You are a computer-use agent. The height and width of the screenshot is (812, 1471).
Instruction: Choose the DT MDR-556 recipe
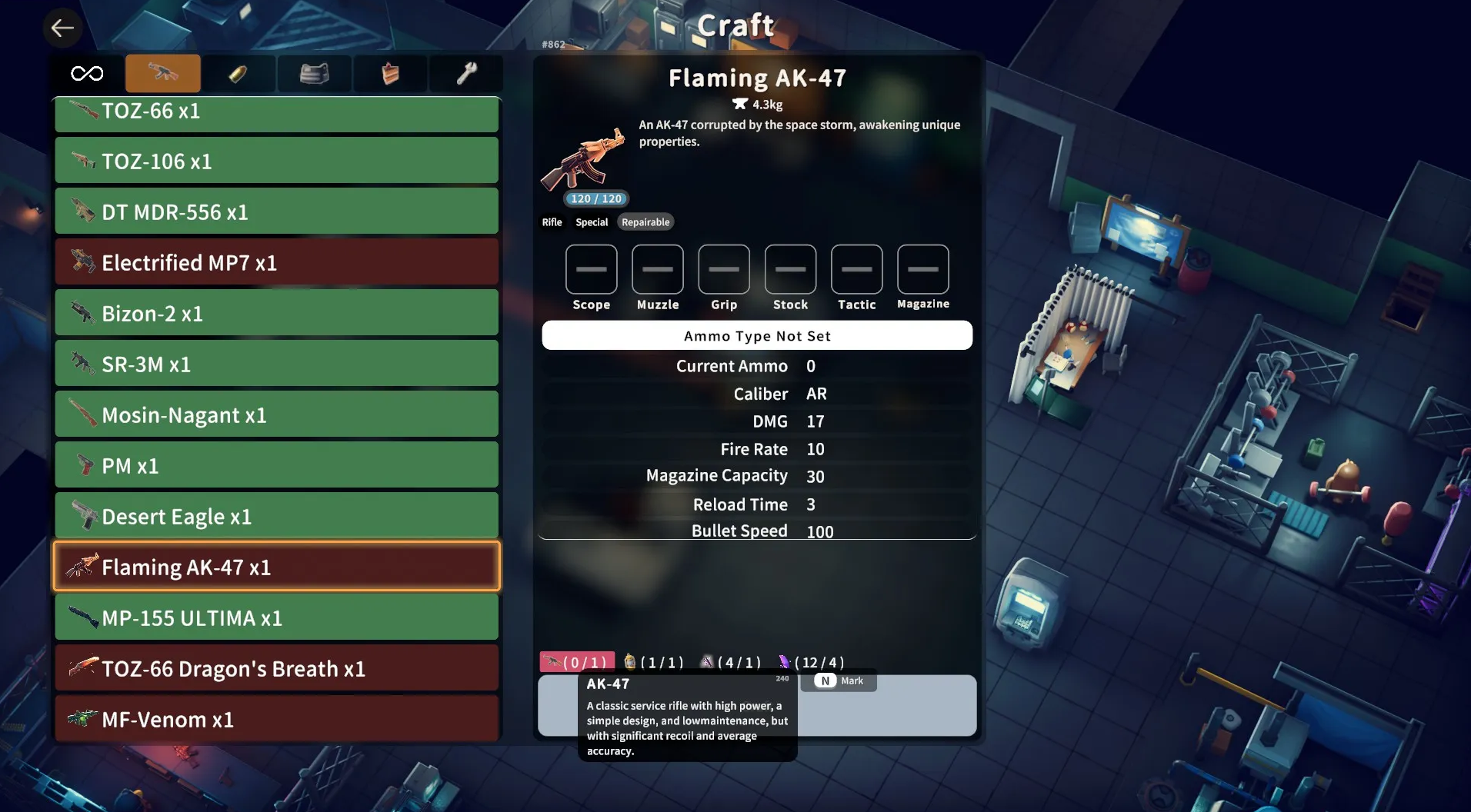click(276, 212)
